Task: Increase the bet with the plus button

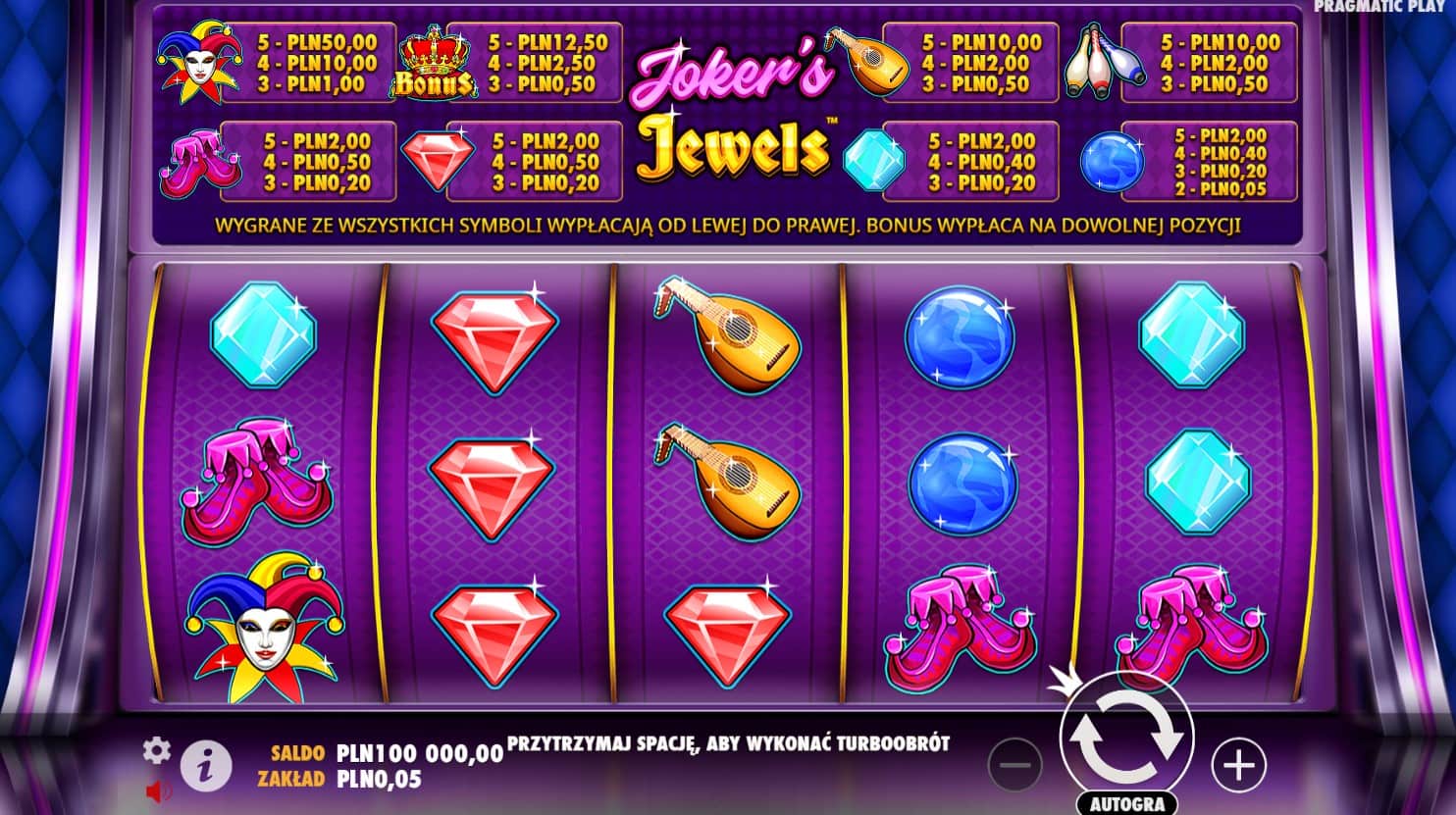Action: 1238,764
